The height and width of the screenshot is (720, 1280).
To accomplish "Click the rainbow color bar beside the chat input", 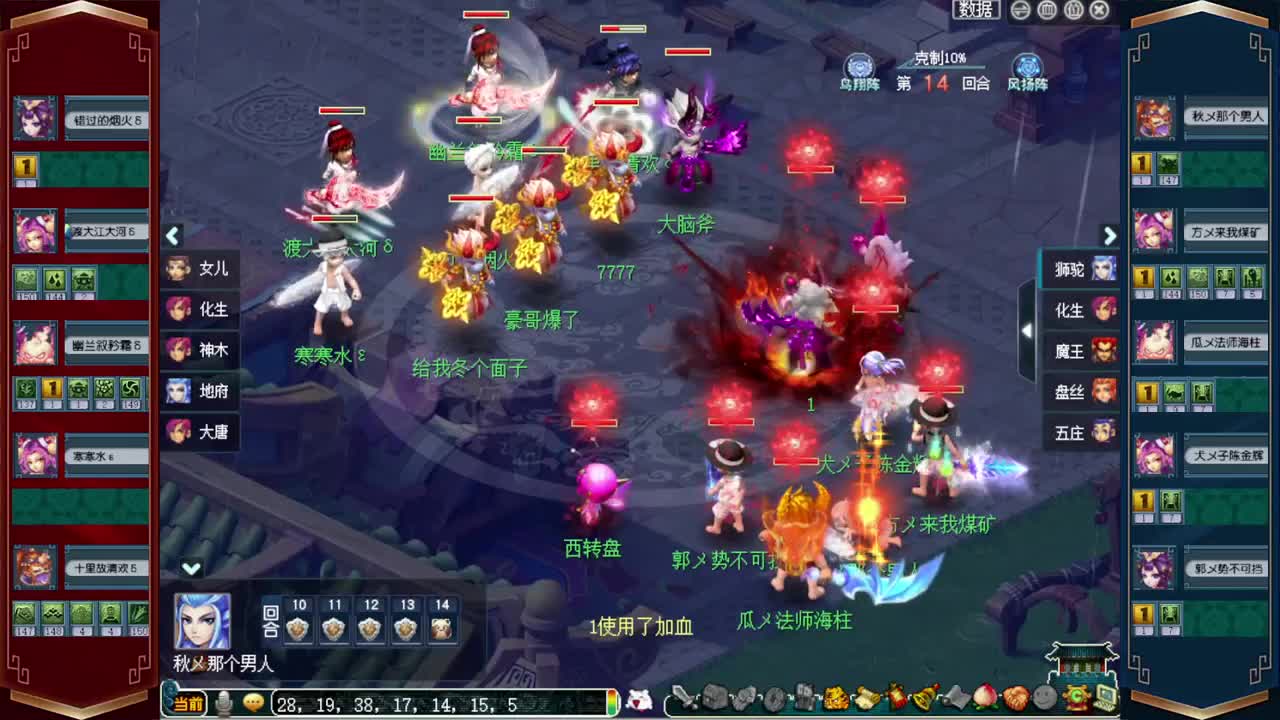I will tap(611, 701).
